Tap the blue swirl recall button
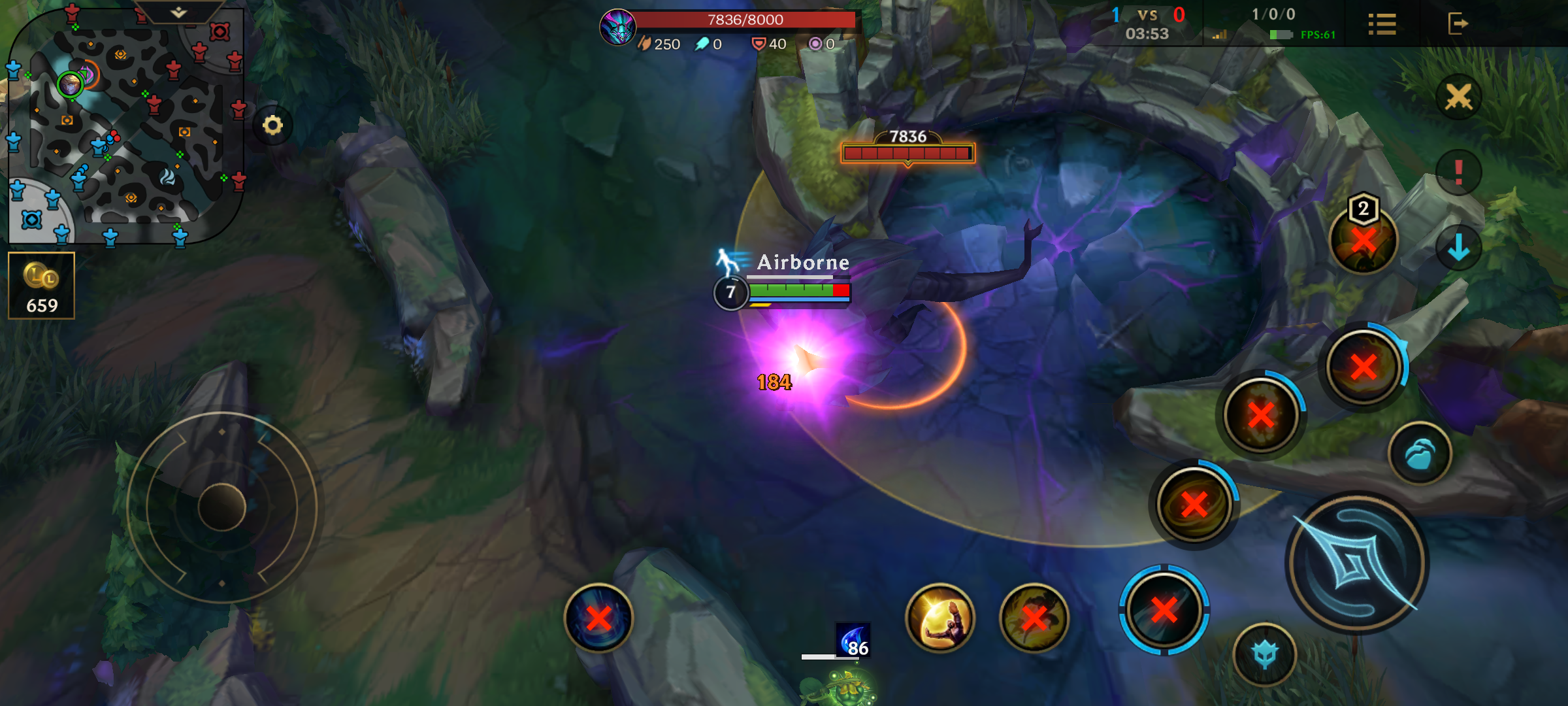 [598, 618]
